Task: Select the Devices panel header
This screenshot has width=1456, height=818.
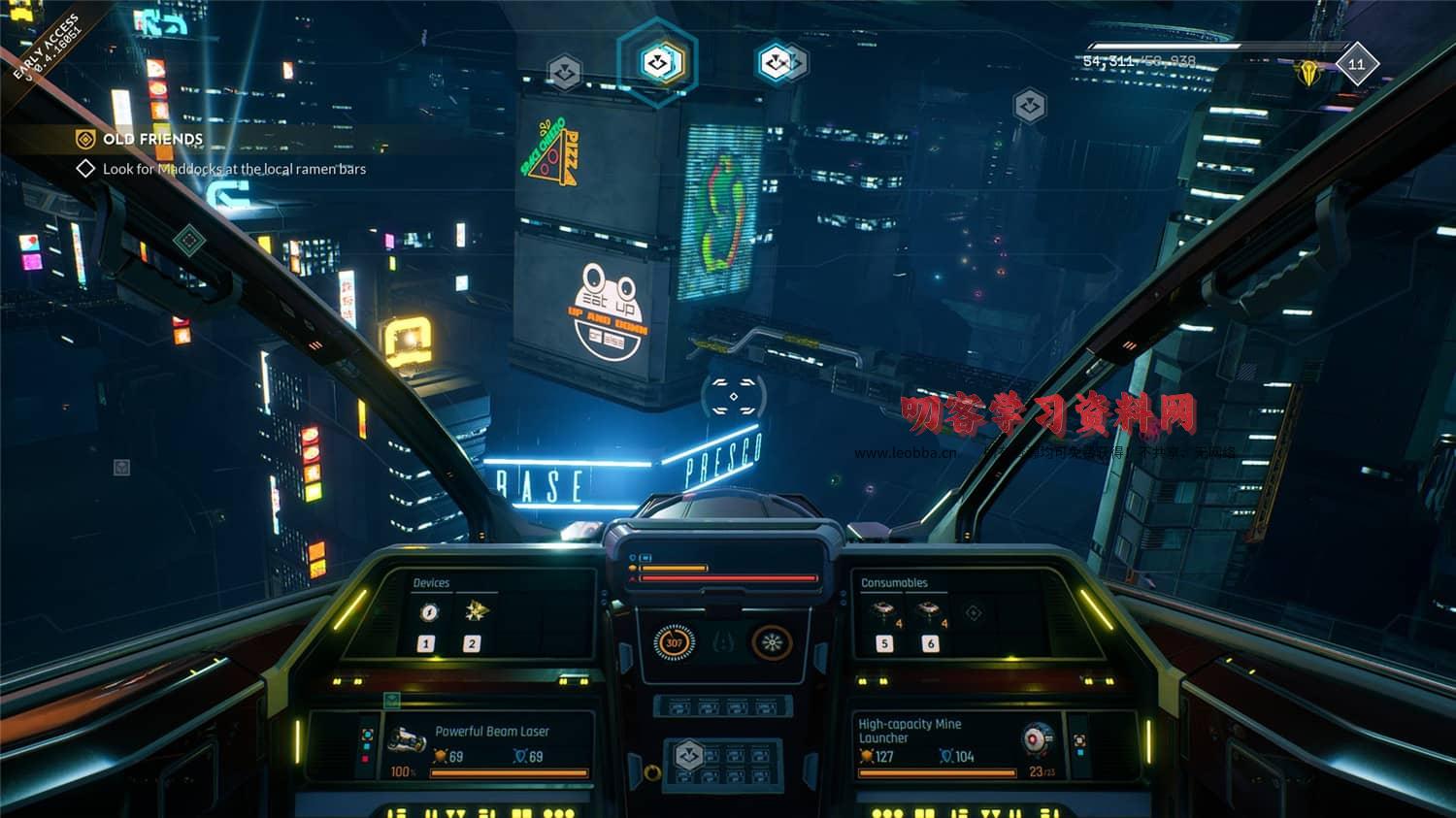Action: 433,583
